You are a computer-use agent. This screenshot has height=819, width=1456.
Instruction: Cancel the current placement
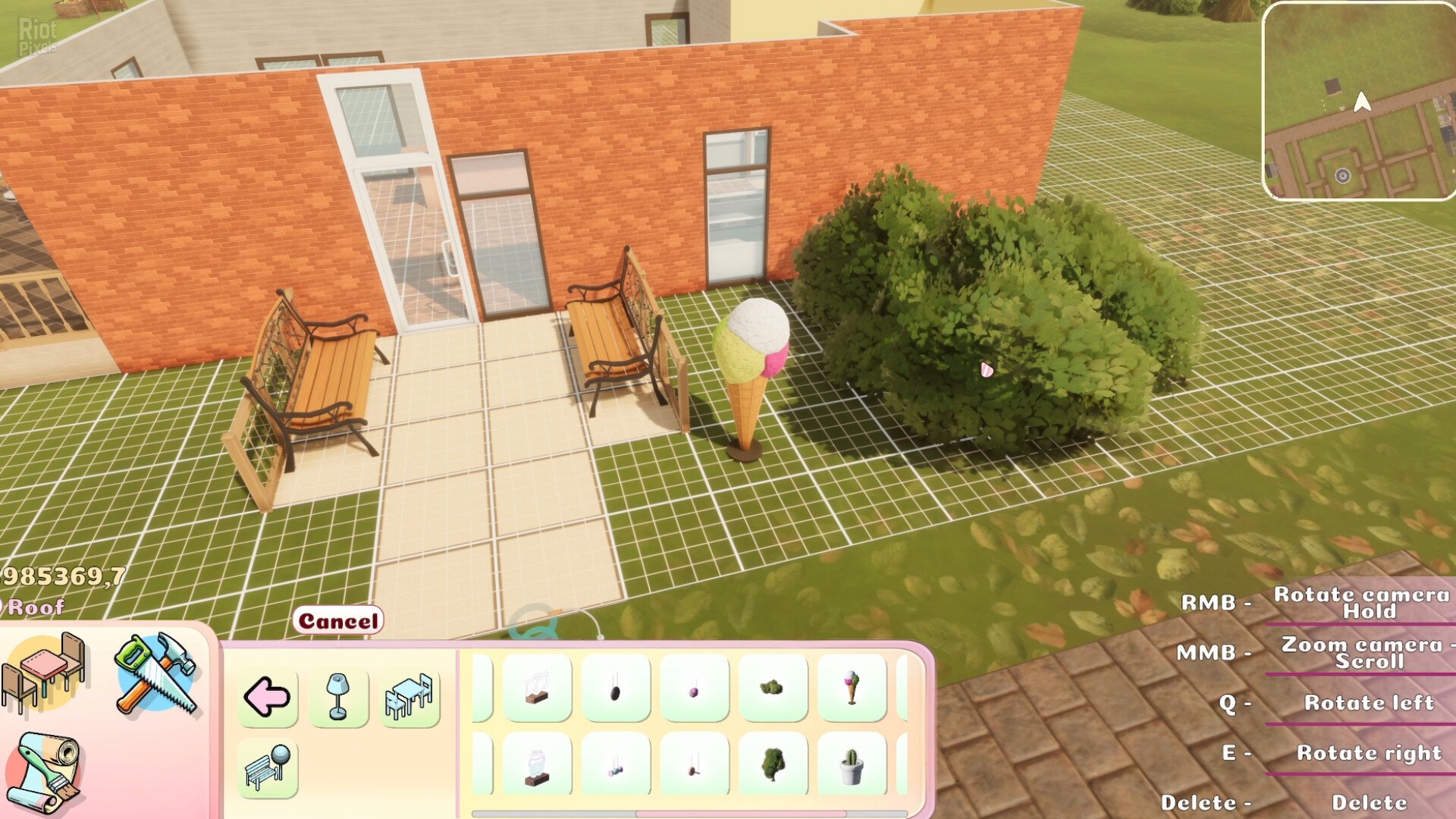pyautogui.click(x=337, y=621)
